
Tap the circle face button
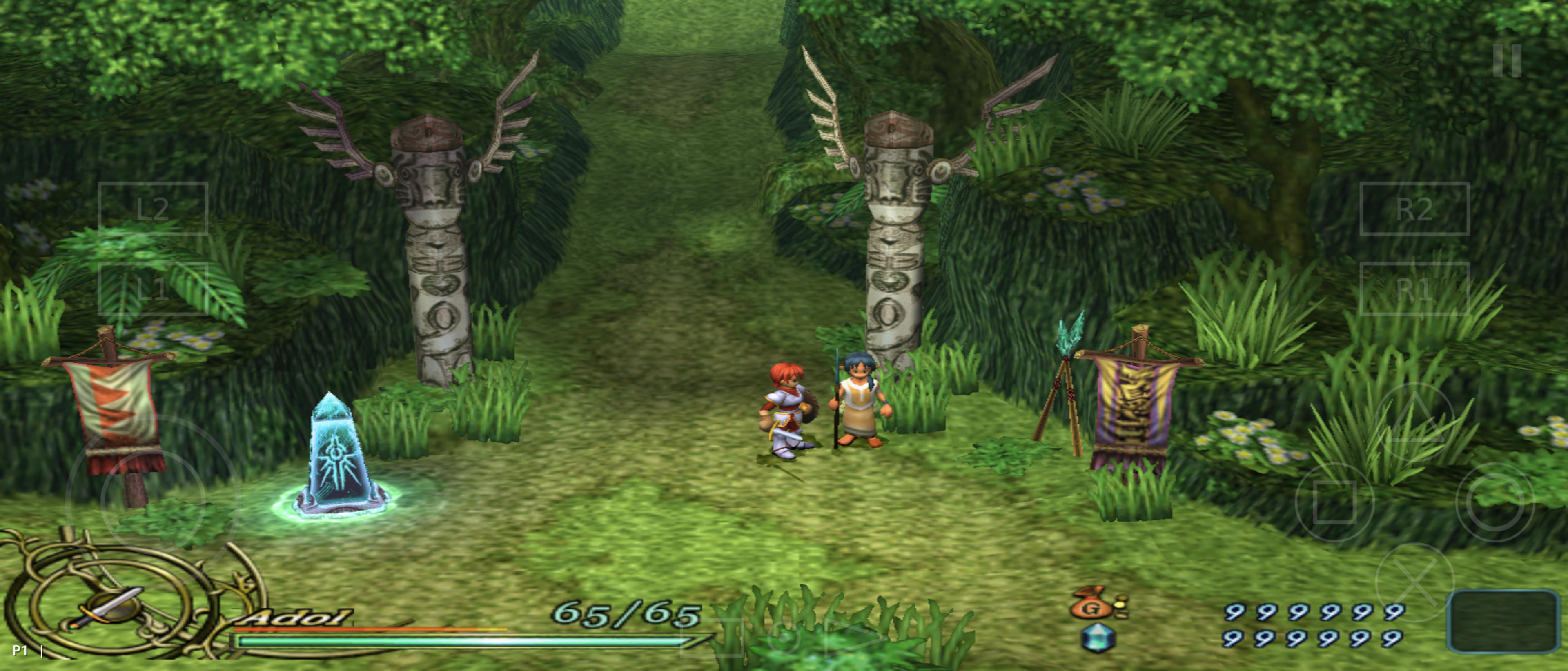[1494, 502]
